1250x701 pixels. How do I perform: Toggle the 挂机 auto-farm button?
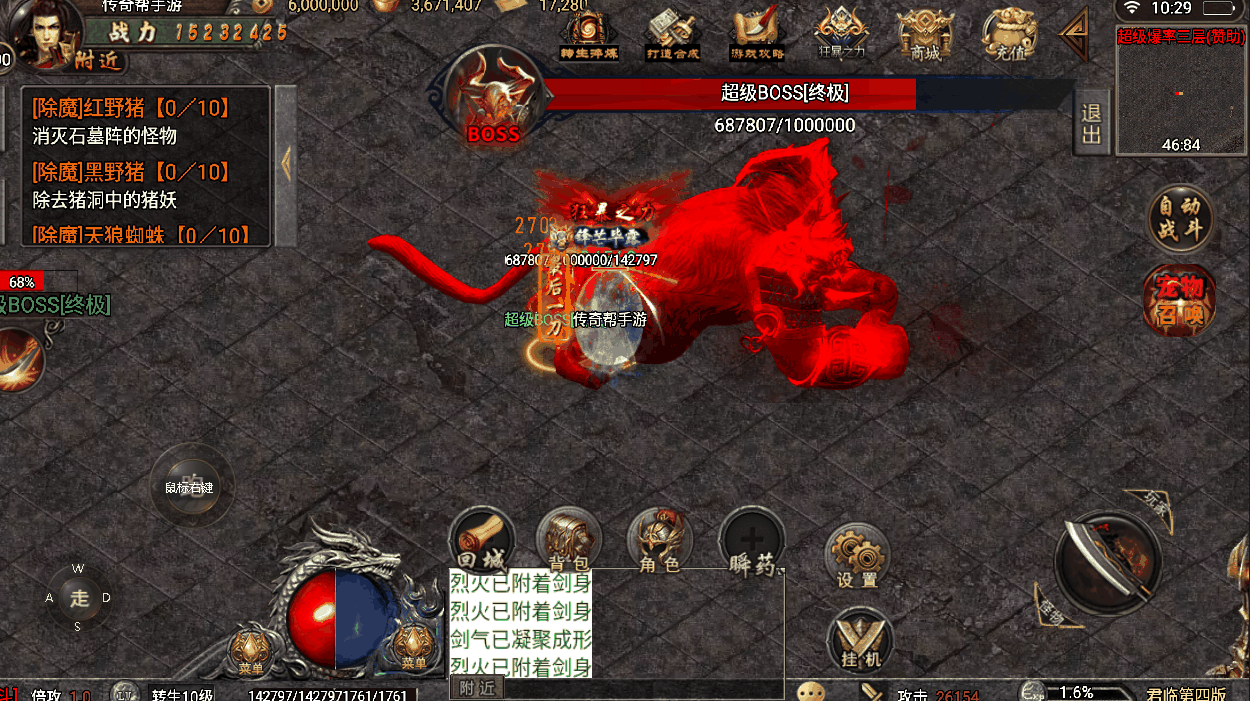click(x=860, y=638)
